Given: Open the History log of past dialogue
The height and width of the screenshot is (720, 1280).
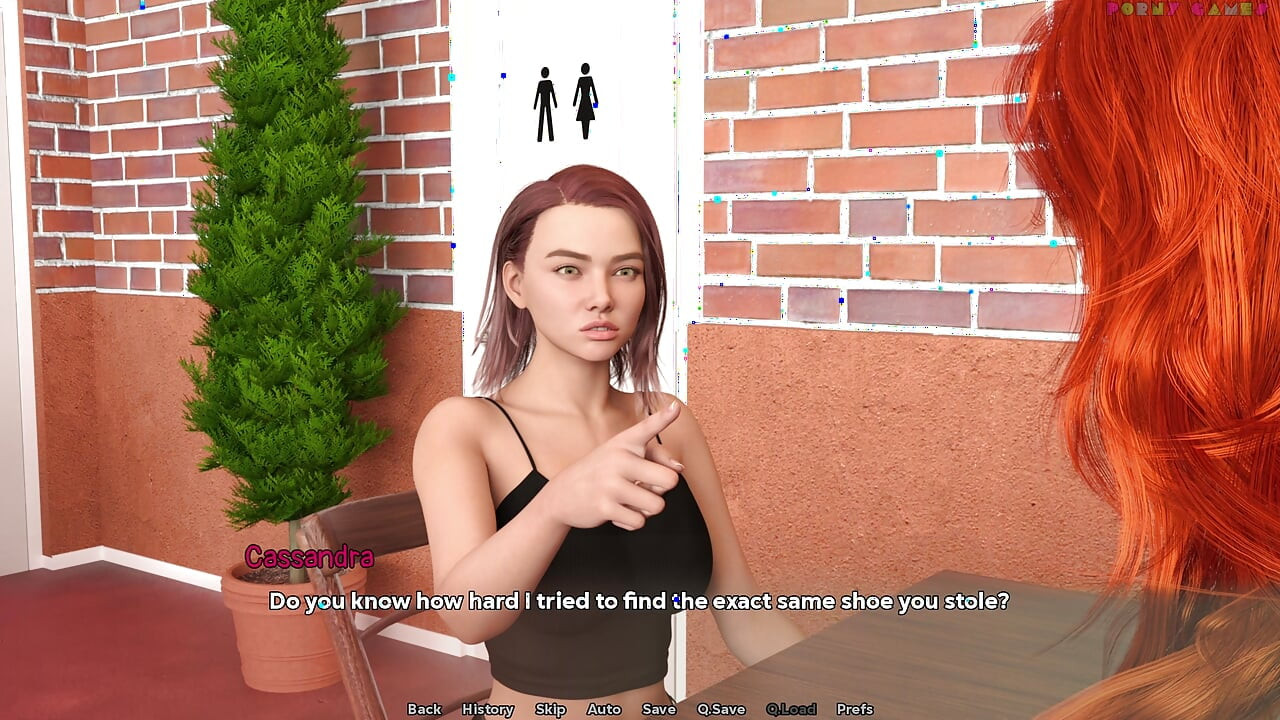Looking at the screenshot, I should pos(487,709).
